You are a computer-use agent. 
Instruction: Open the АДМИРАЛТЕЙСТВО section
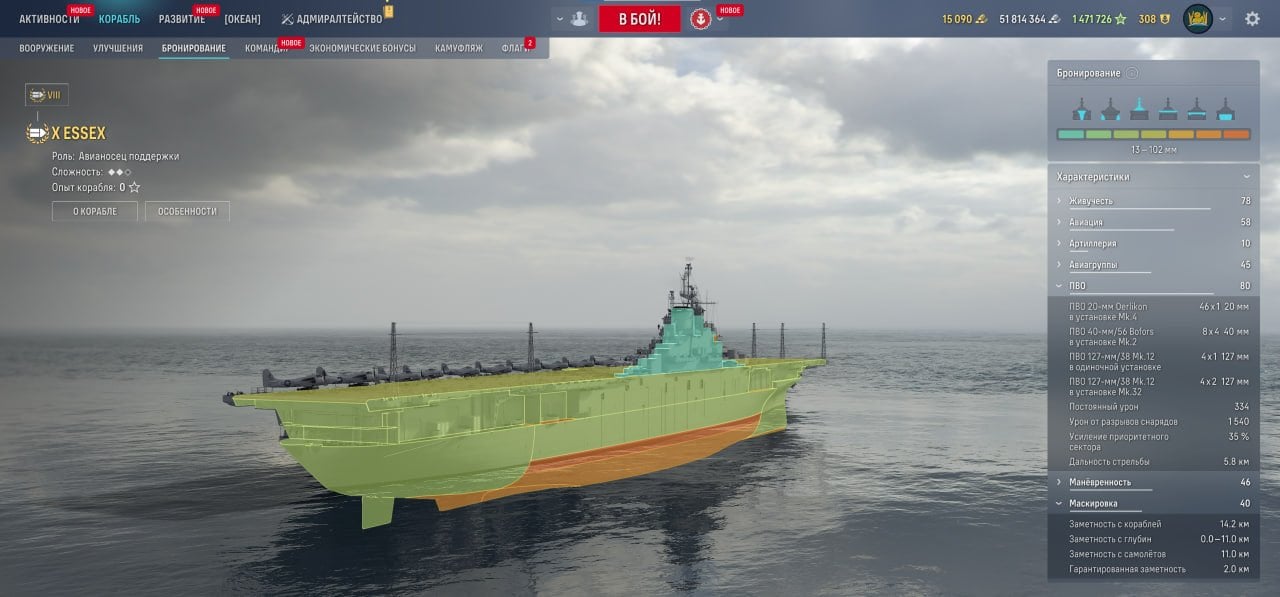pos(338,19)
